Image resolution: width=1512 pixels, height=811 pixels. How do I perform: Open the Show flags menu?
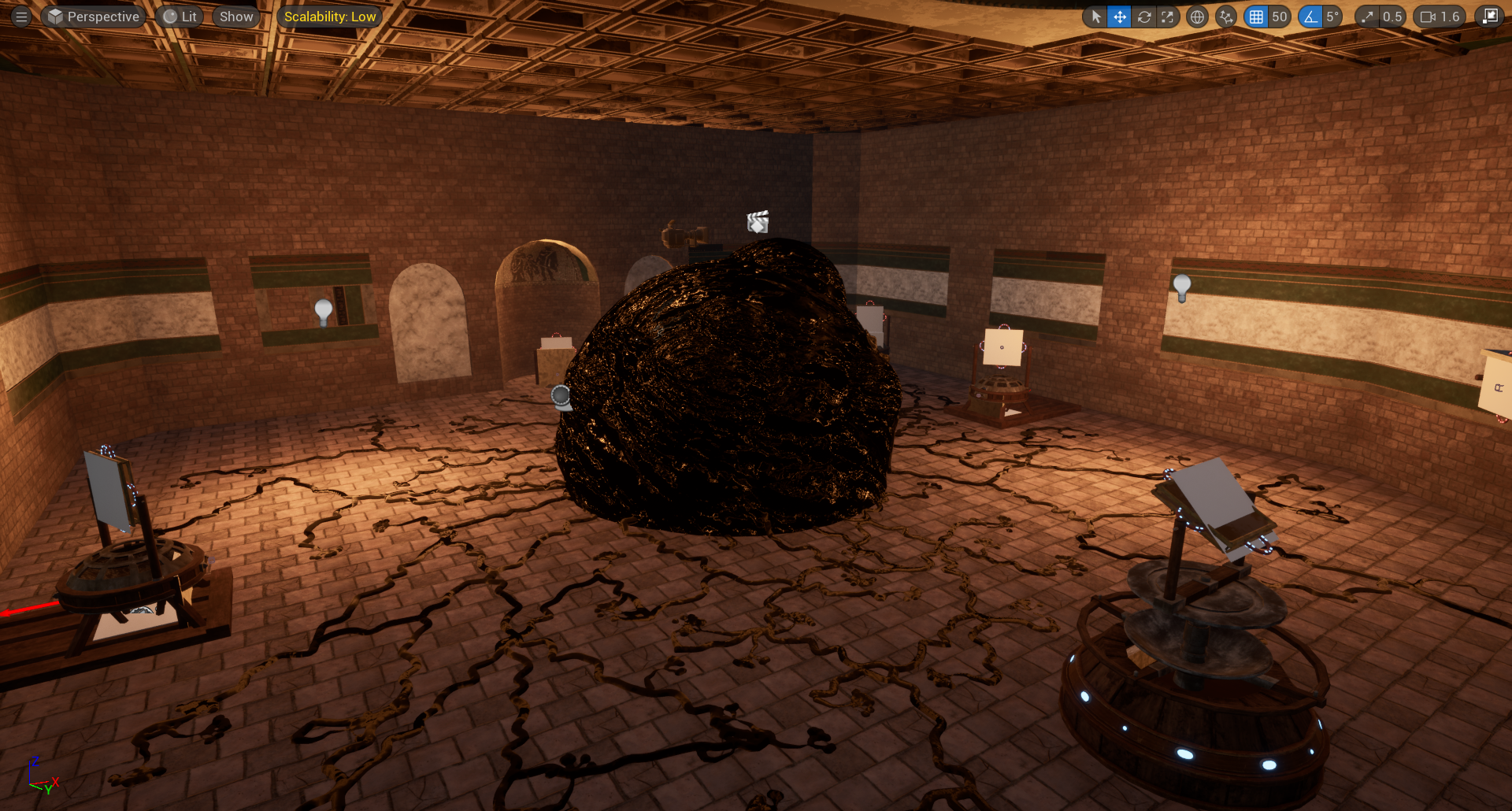[236, 17]
